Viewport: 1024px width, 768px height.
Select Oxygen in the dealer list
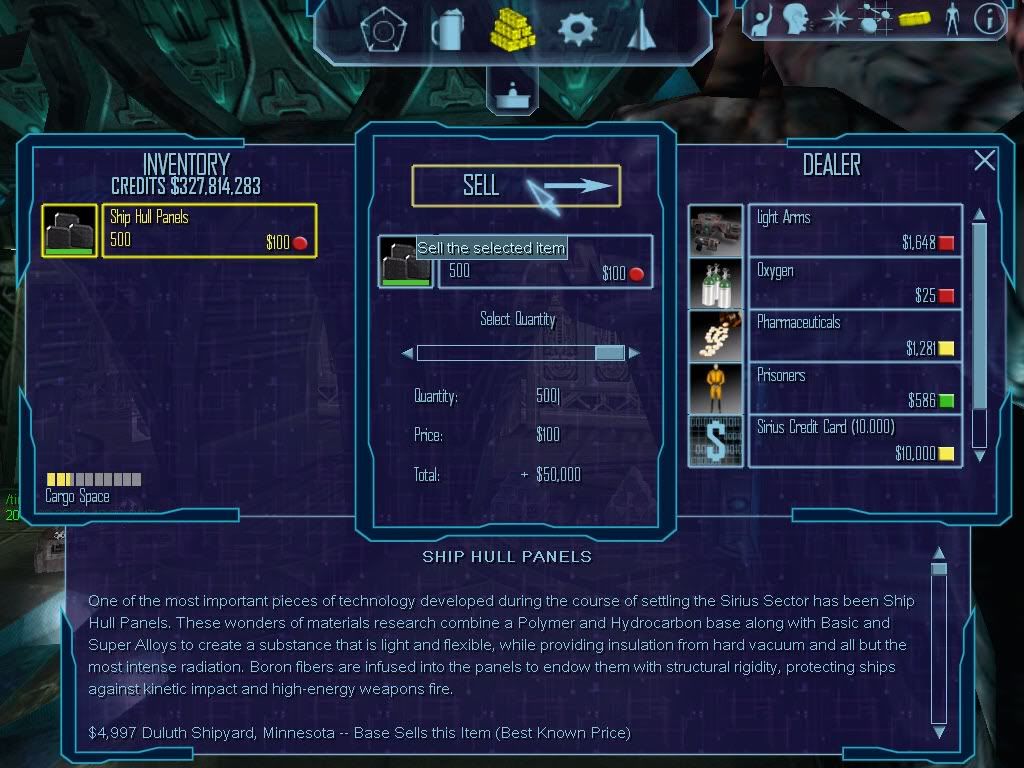855,282
